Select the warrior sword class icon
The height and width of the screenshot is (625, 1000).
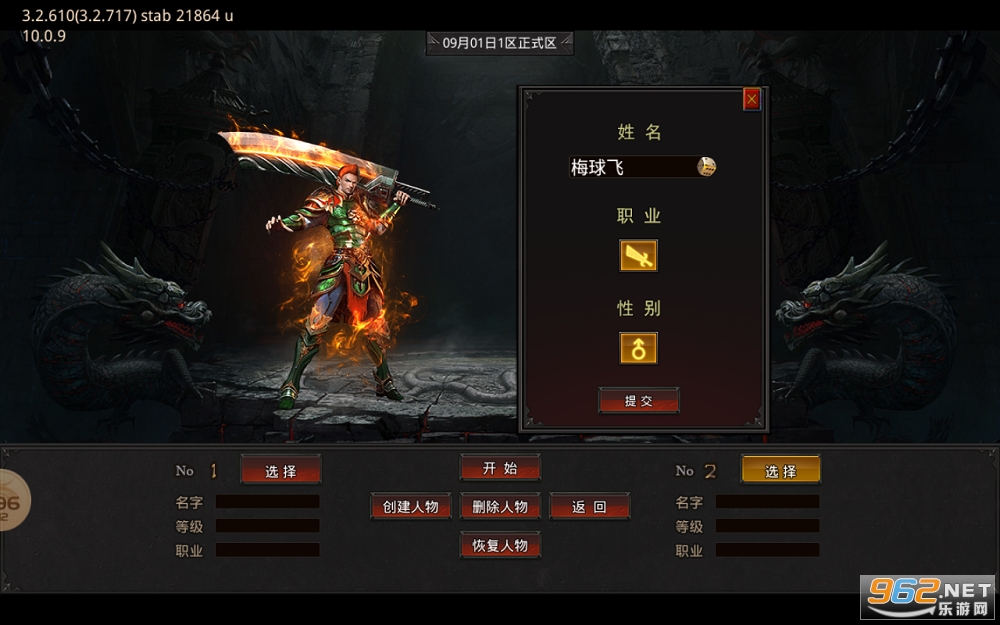(638, 256)
